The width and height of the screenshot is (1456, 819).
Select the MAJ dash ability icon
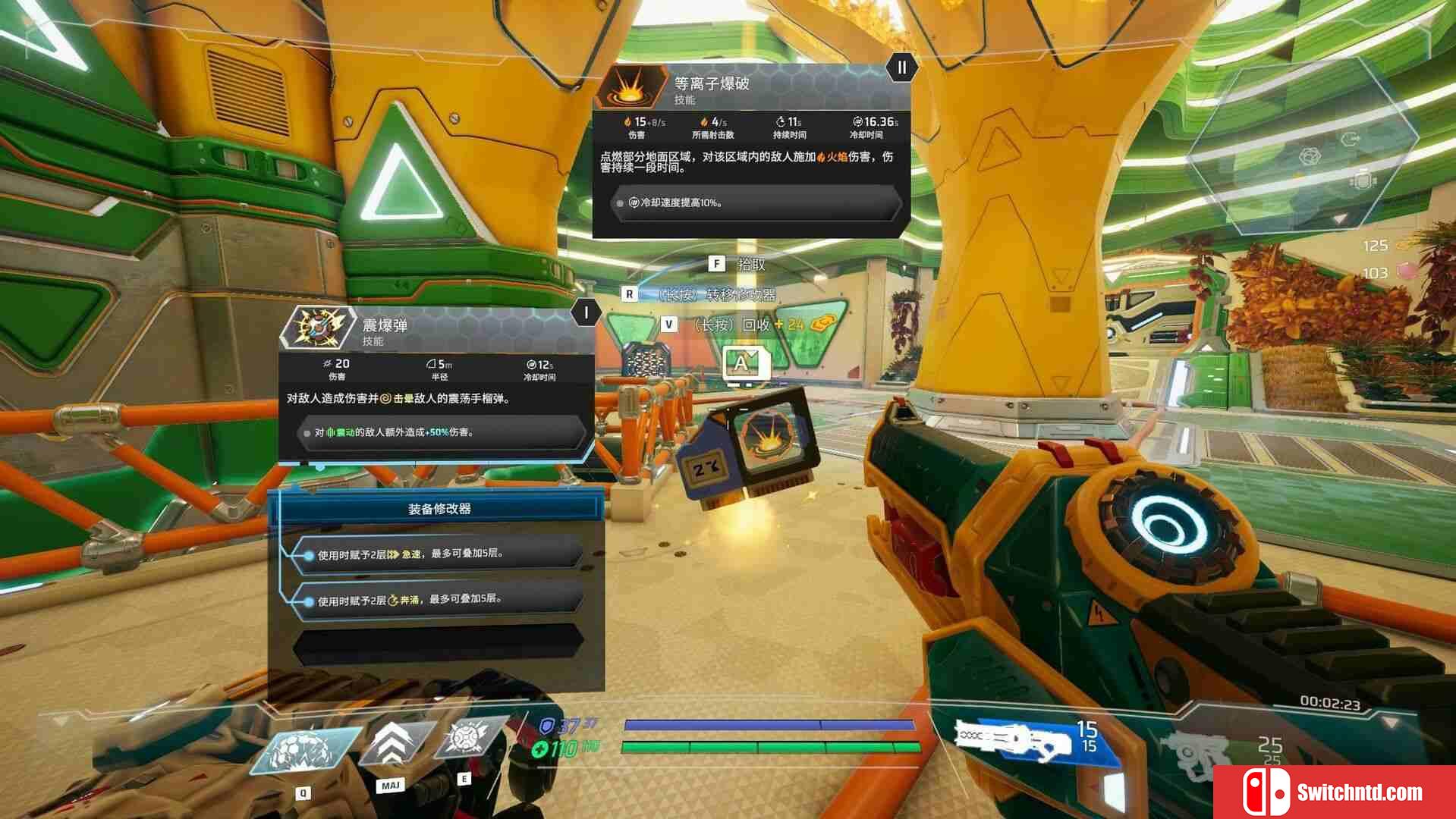click(392, 743)
